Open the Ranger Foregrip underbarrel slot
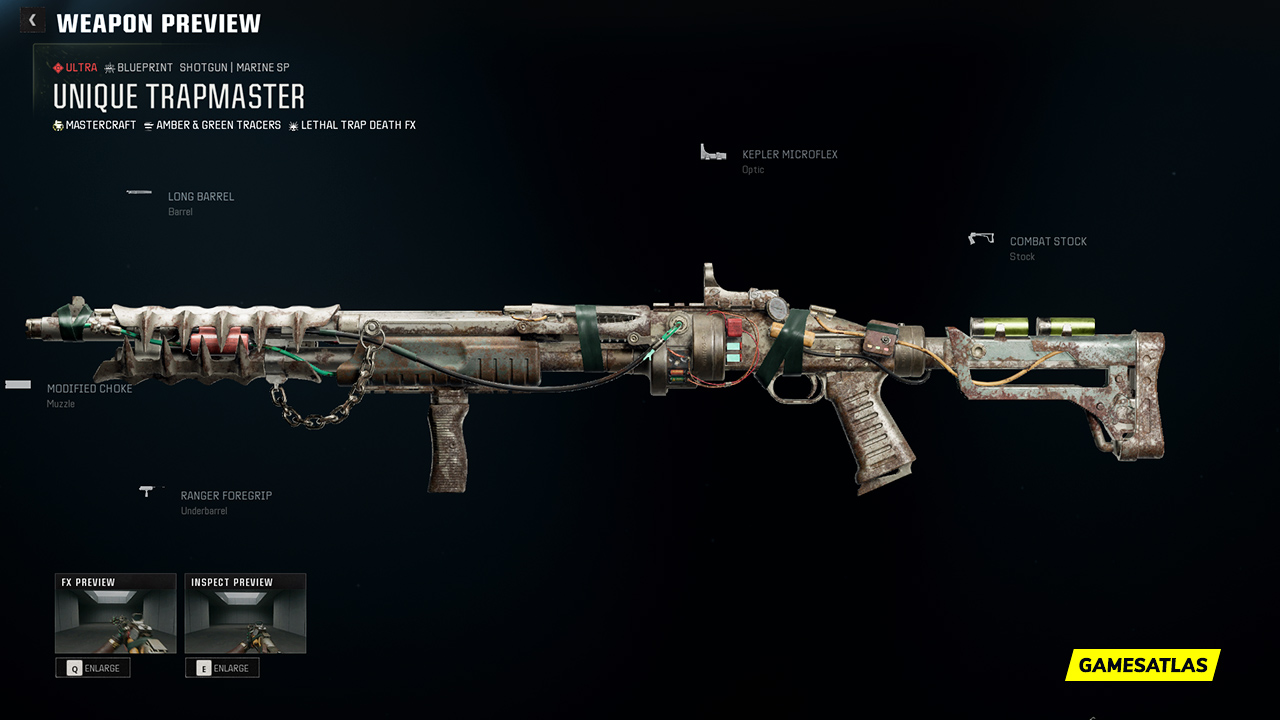This screenshot has height=720, width=1280. click(x=225, y=496)
